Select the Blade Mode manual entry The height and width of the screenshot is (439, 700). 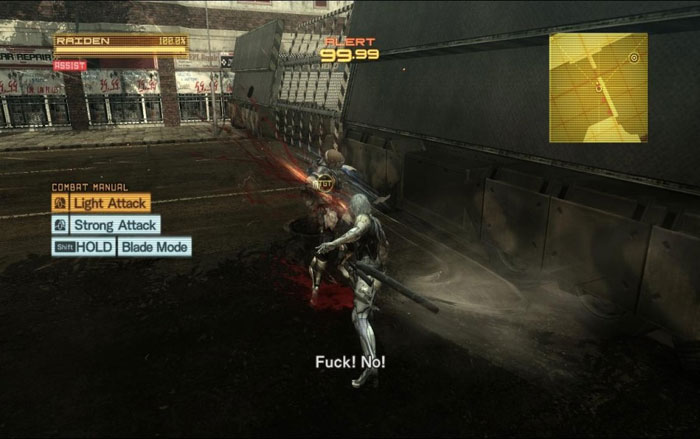point(153,247)
